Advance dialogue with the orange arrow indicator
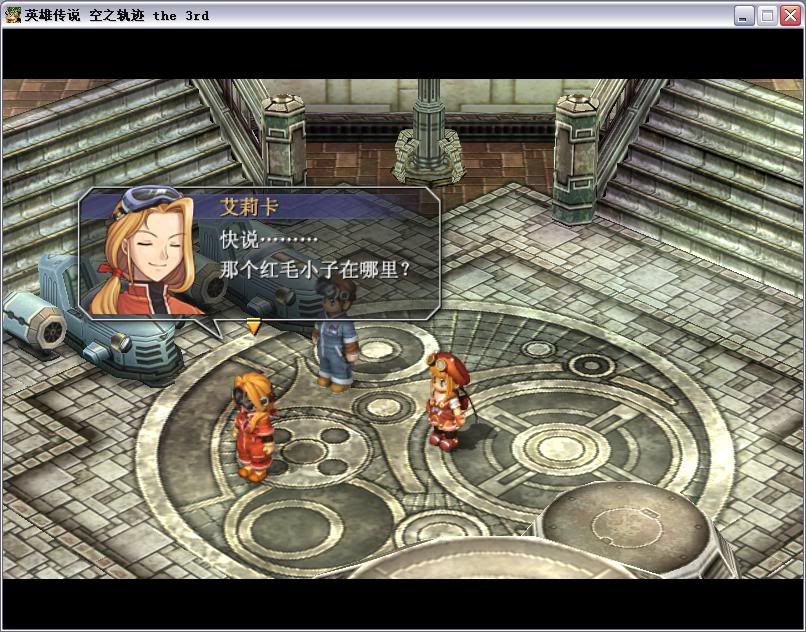806x632 pixels. [254, 326]
